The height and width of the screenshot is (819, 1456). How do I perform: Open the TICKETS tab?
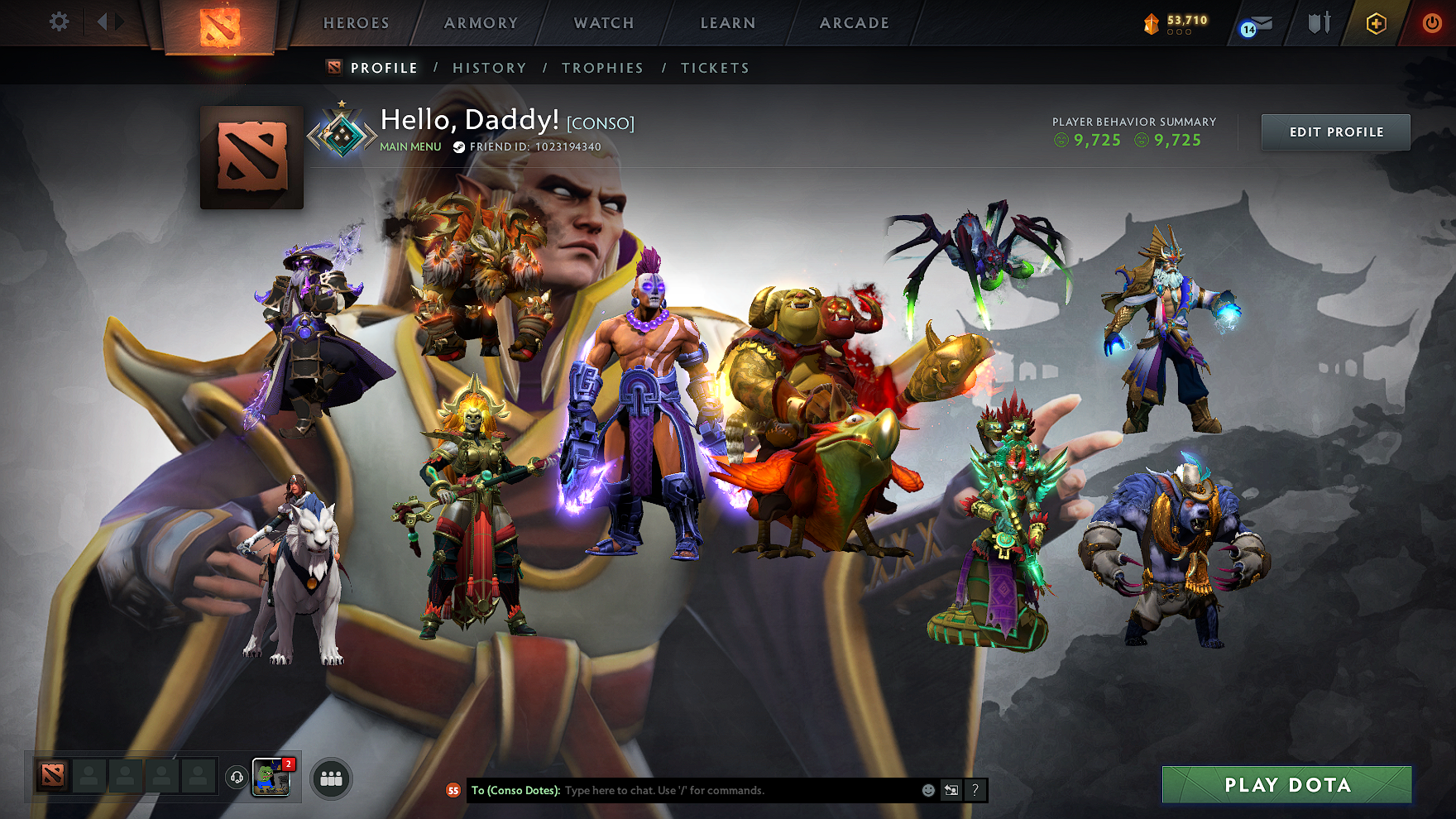716,68
